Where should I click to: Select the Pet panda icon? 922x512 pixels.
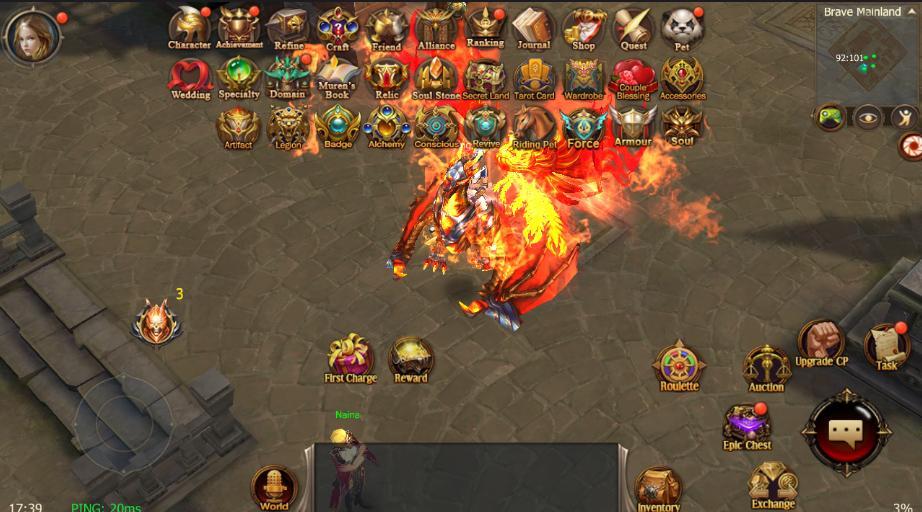coord(682,27)
